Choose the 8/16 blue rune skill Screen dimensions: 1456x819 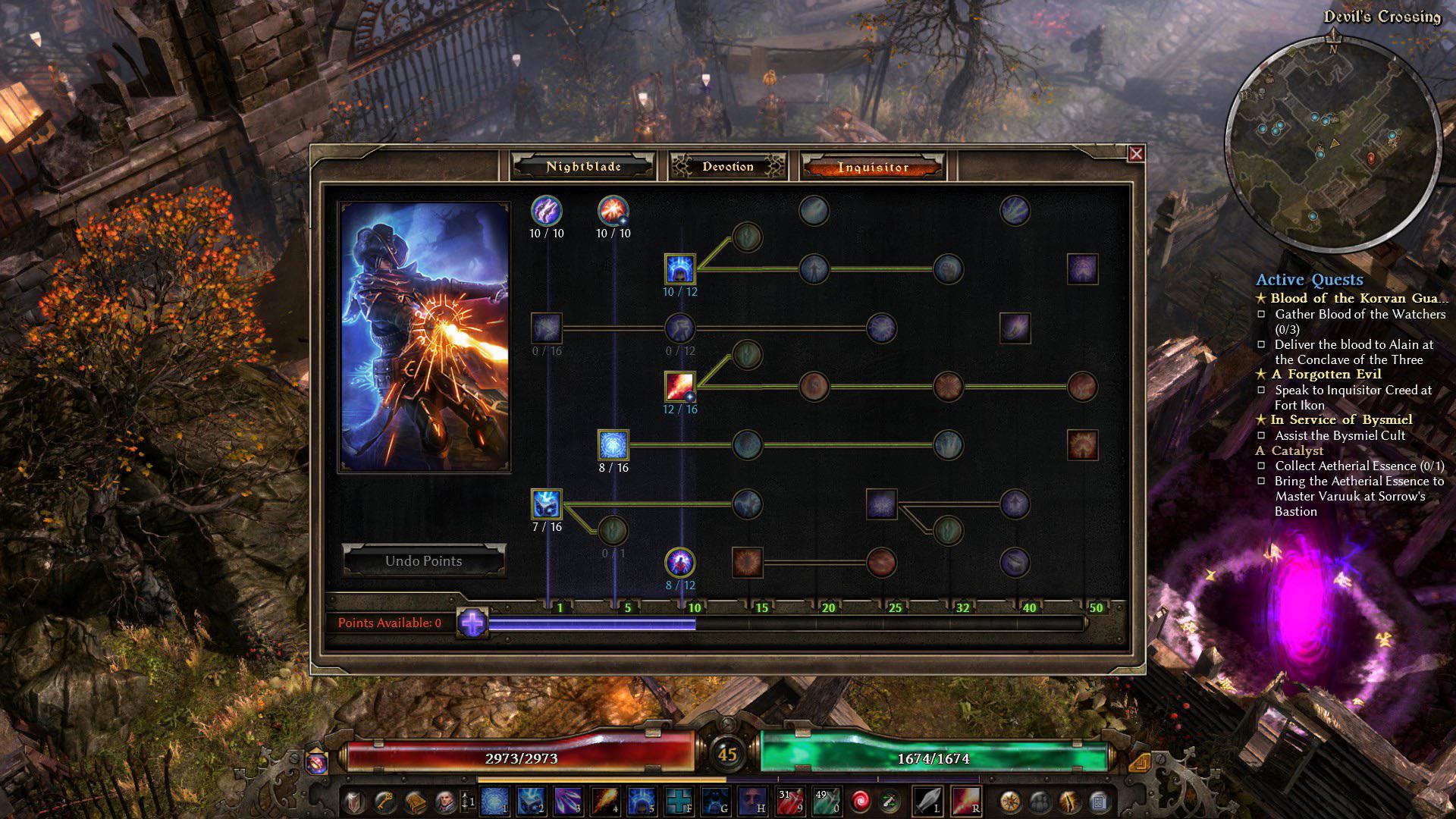coord(613,445)
